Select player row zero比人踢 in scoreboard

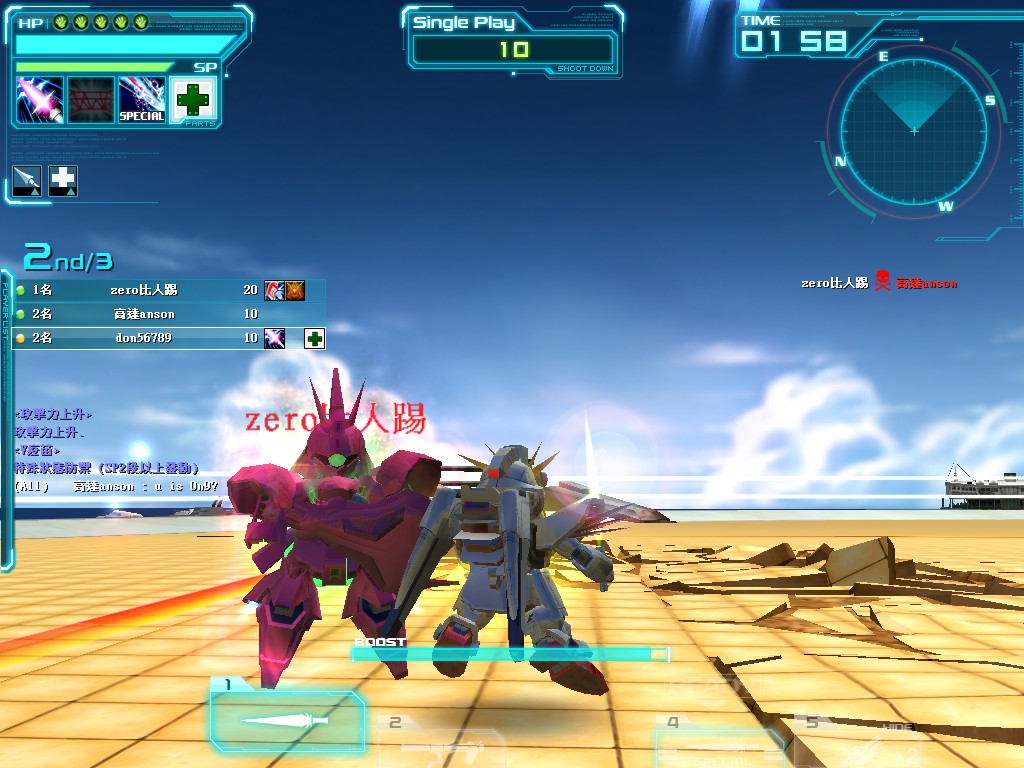pos(165,290)
